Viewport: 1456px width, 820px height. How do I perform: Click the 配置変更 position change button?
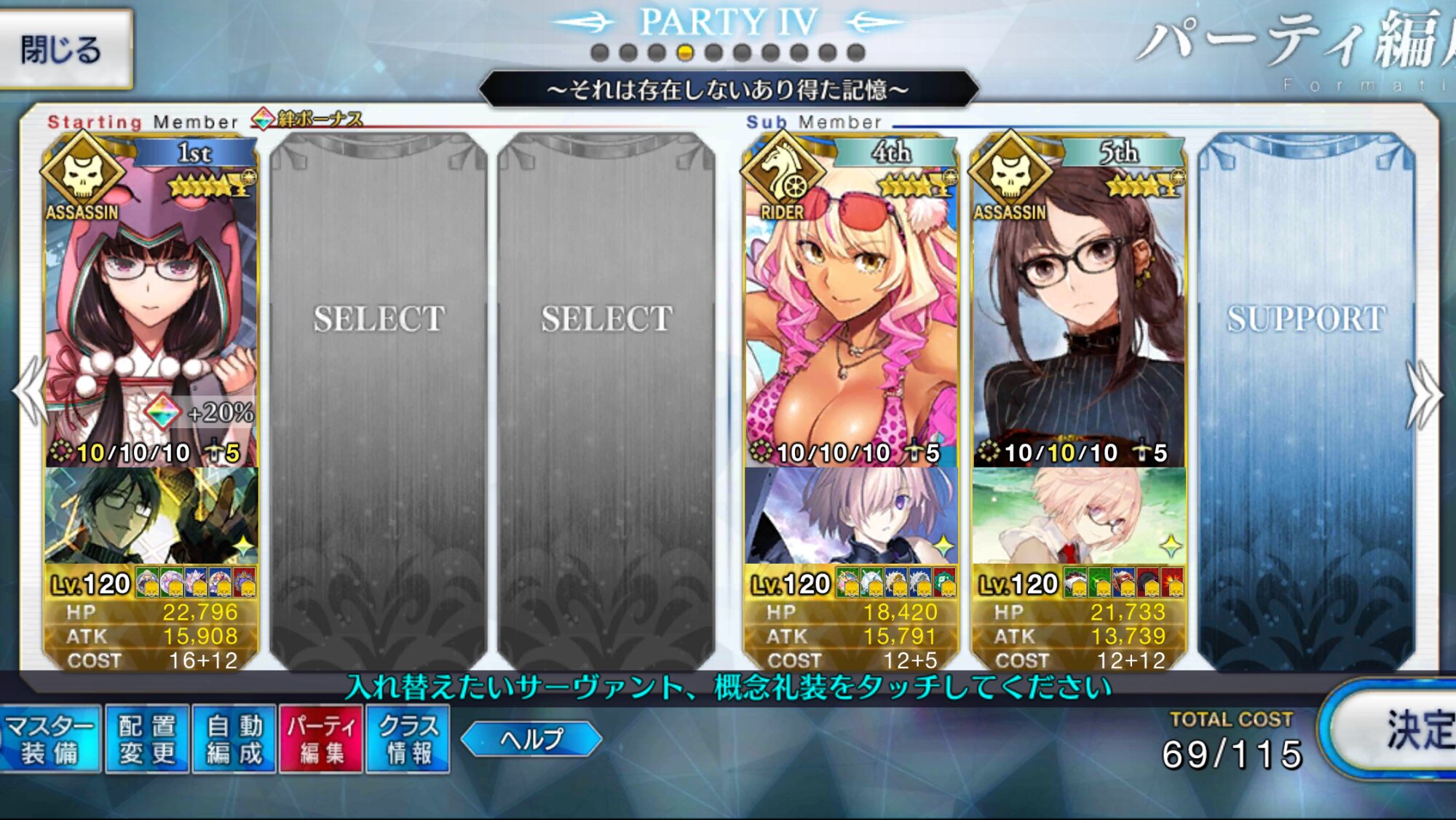tap(147, 738)
